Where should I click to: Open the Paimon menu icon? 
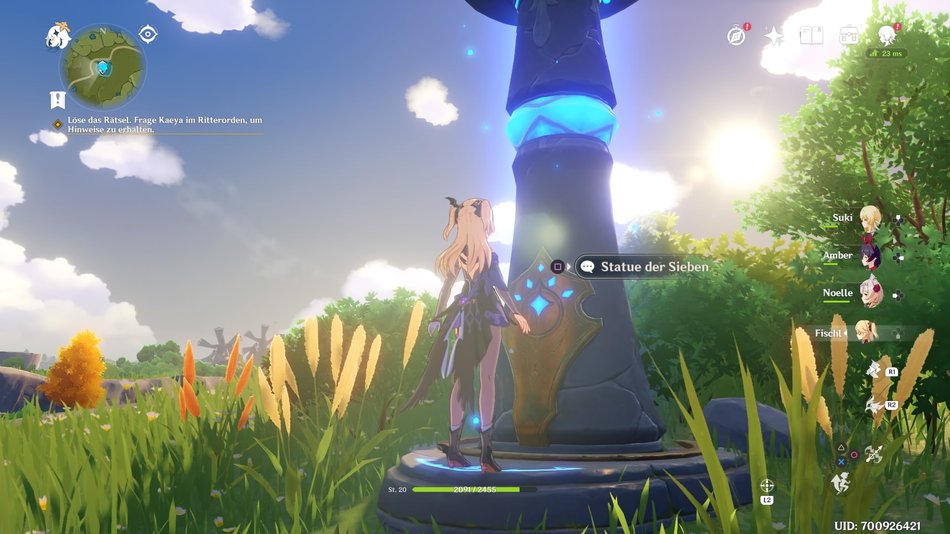[x=57, y=38]
